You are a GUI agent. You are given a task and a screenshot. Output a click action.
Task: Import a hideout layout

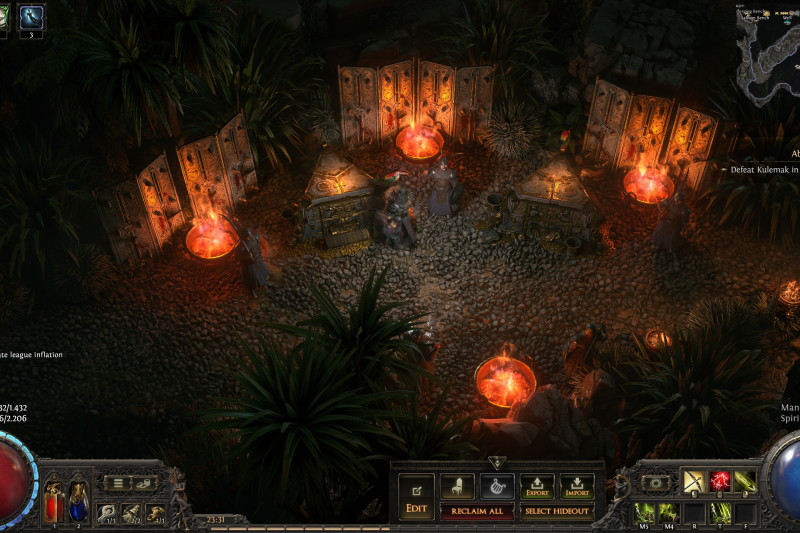point(577,487)
